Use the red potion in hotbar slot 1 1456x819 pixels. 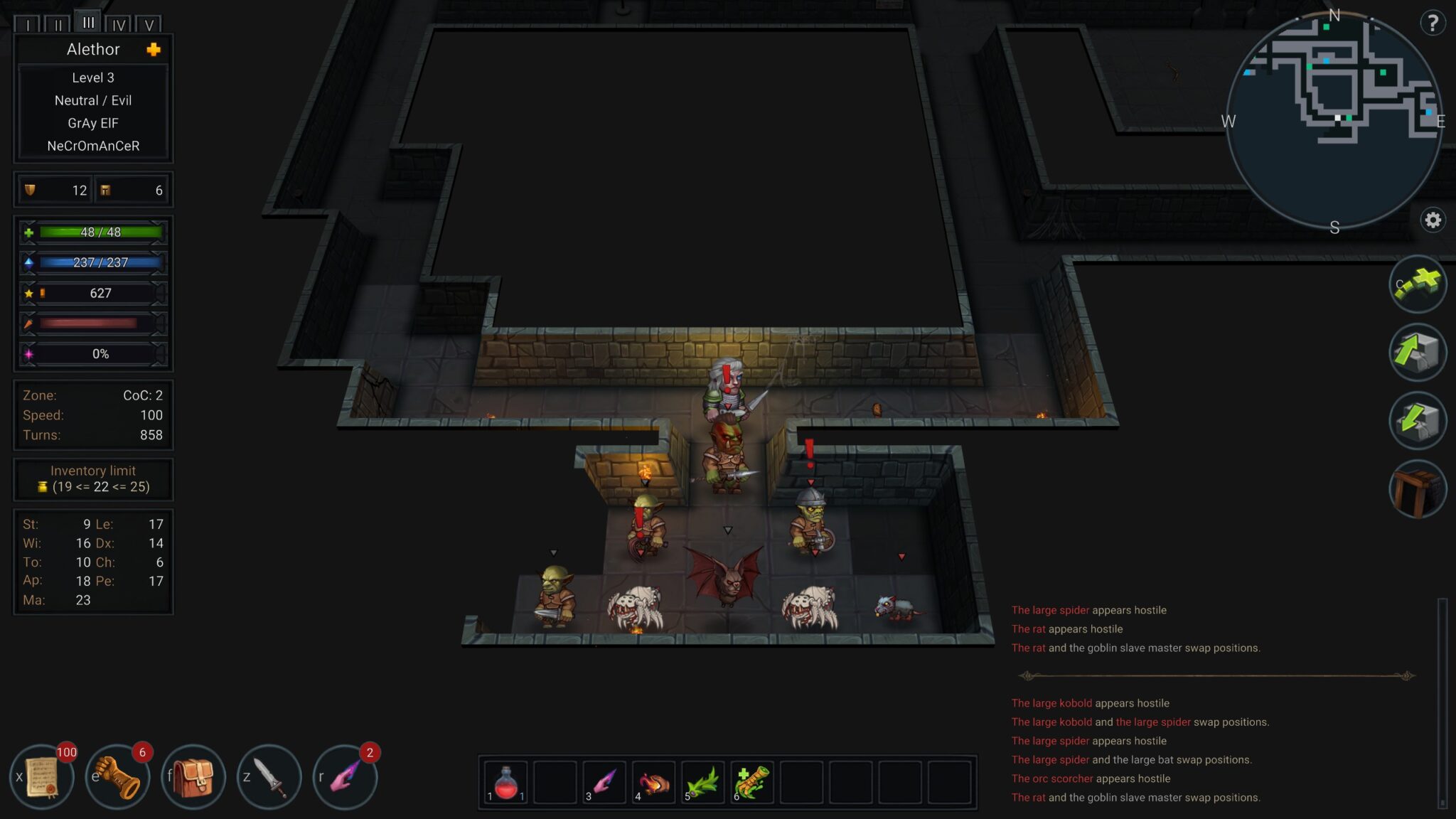(x=505, y=783)
